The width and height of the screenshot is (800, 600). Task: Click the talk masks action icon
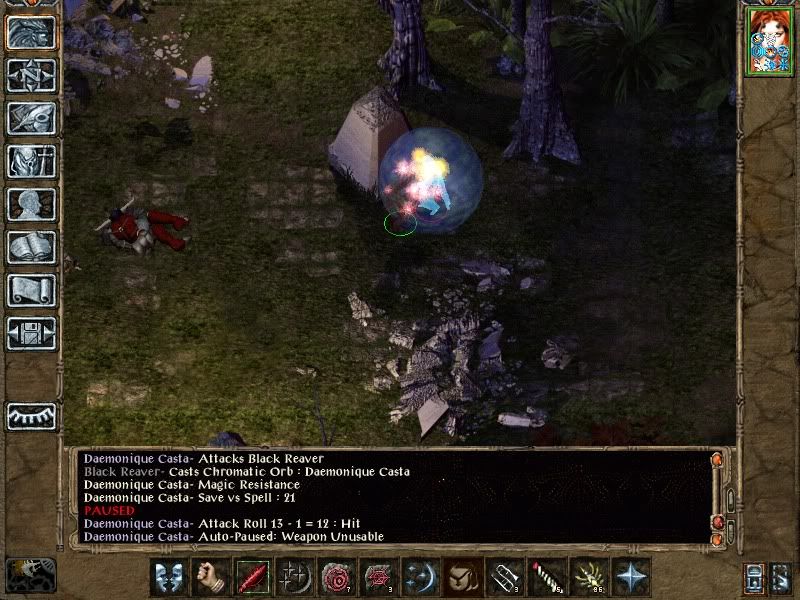point(168,578)
